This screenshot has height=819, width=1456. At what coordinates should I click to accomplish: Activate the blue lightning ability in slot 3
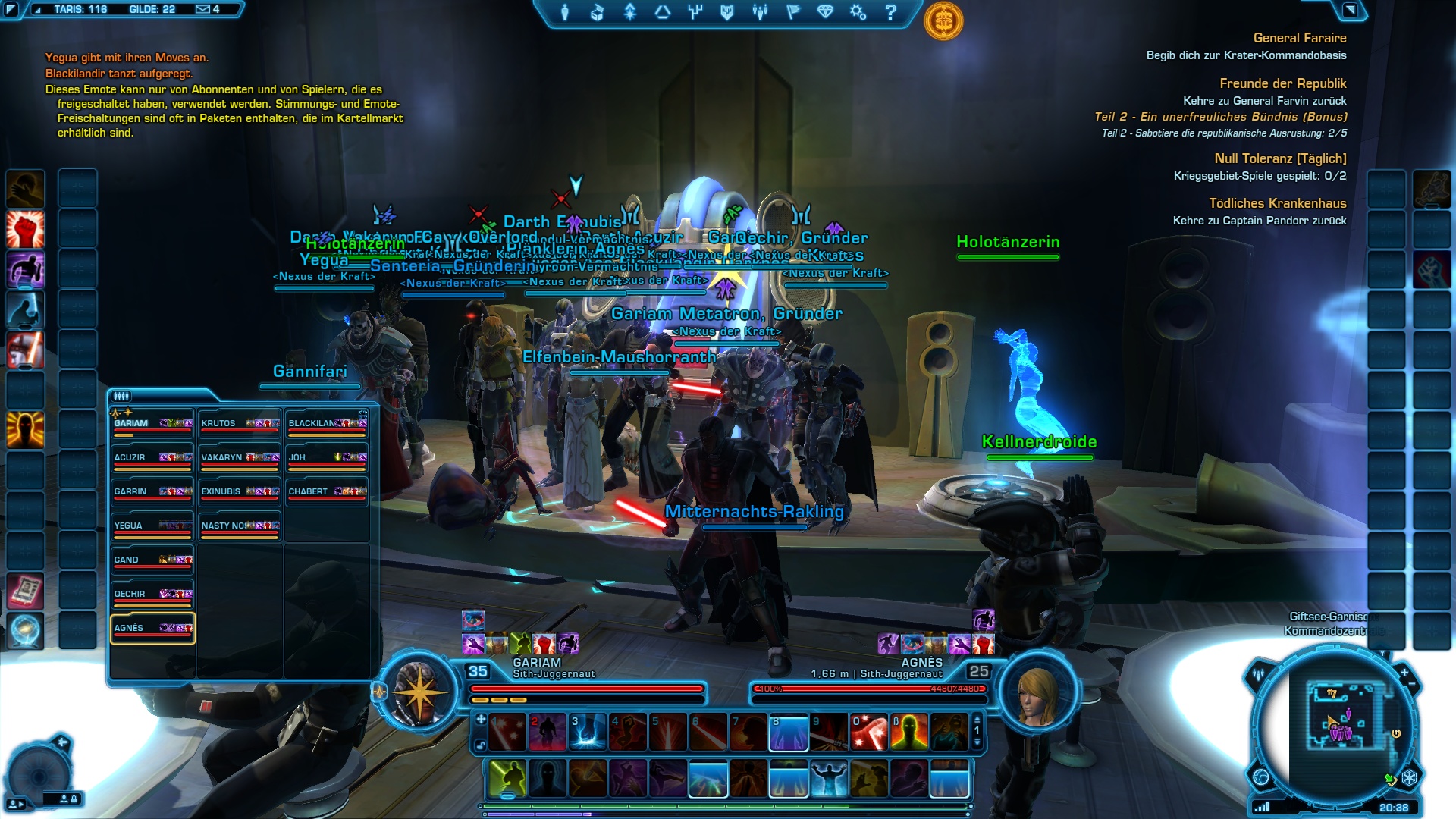[x=588, y=733]
